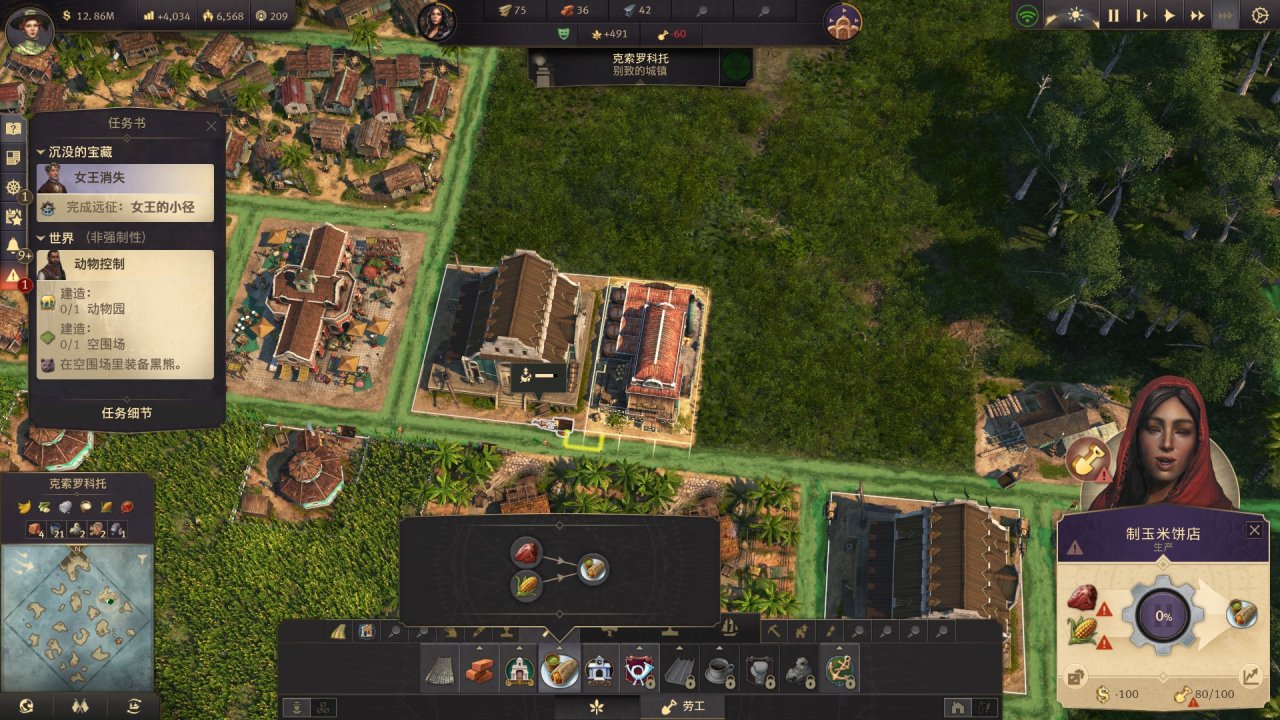Click the island minimap
The height and width of the screenshot is (720, 1280).
[77, 614]
